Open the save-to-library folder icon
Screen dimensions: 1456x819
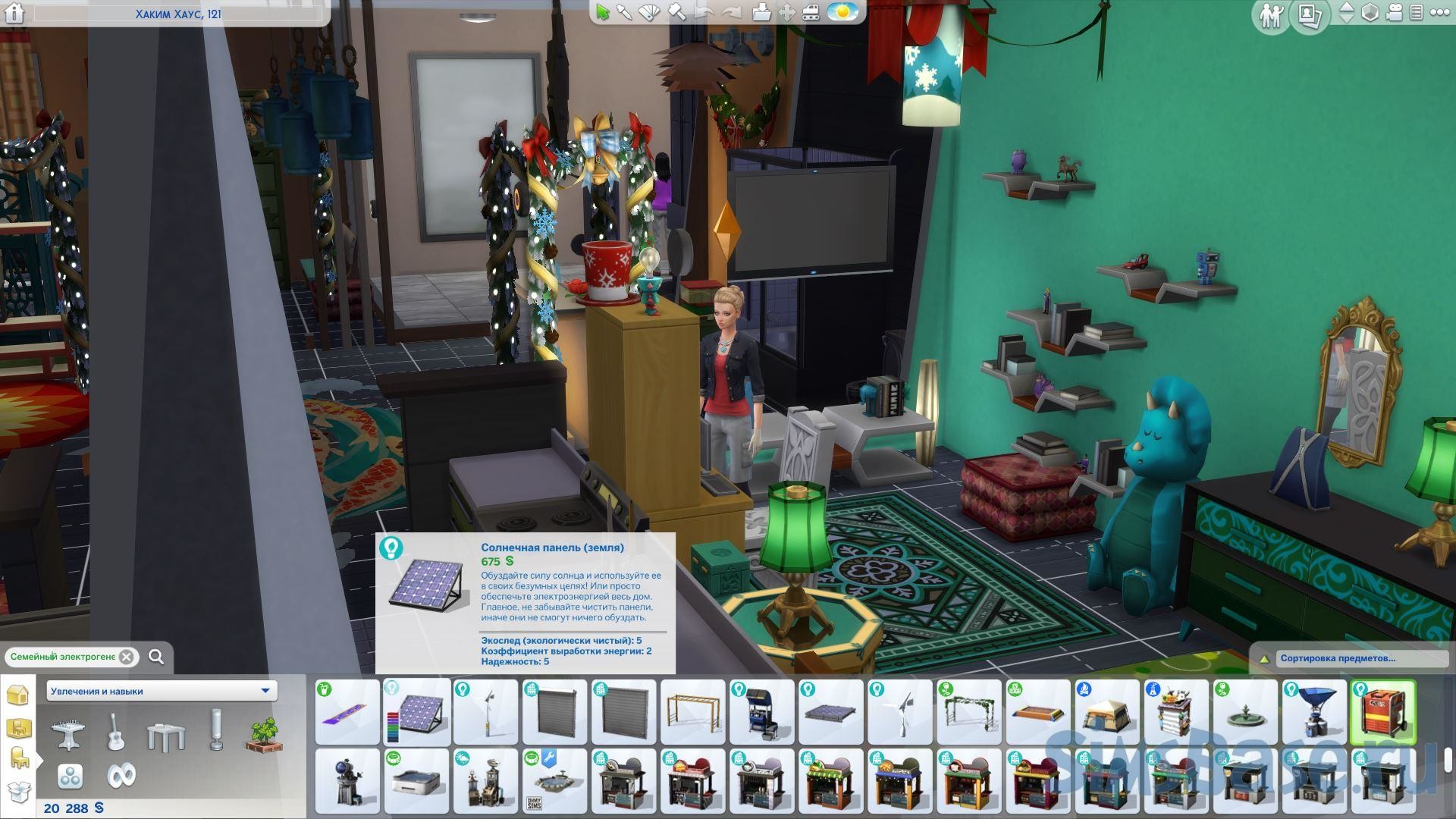pyautogui.click(x=762, y=12)
